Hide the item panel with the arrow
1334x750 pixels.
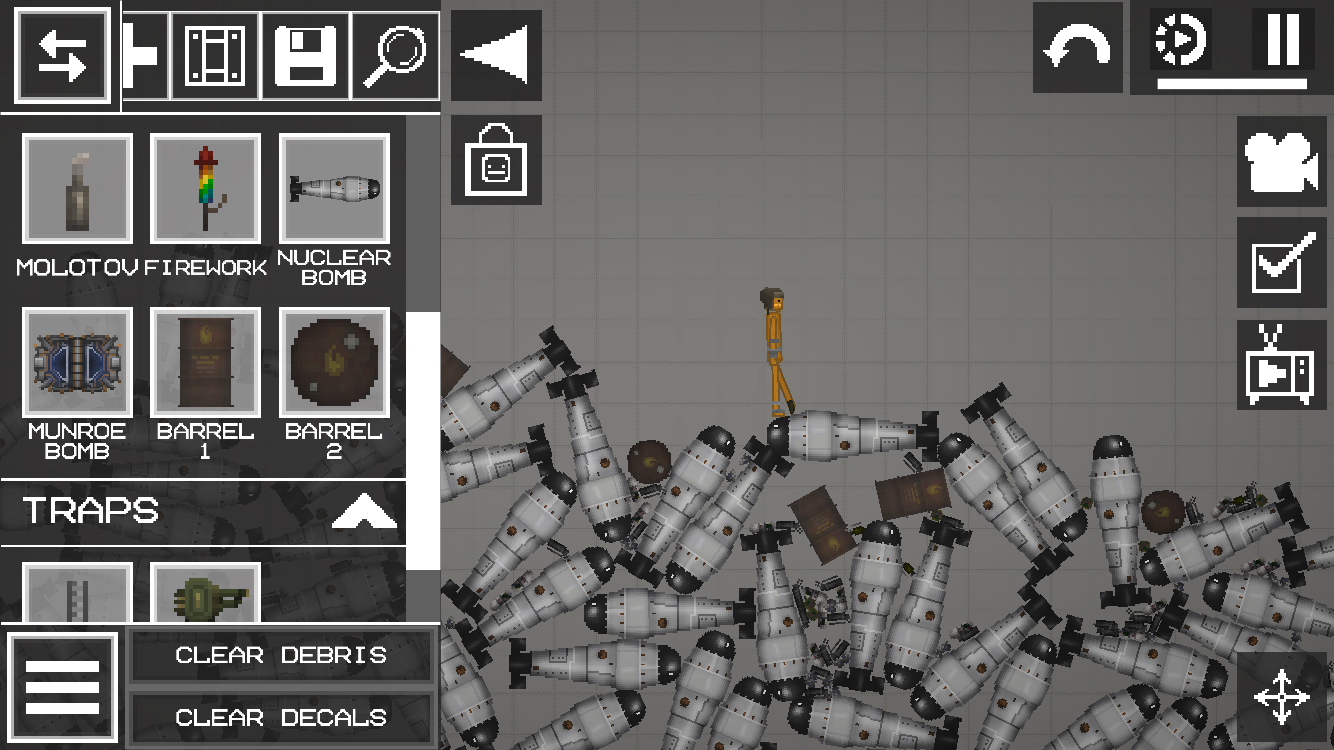(496, 56)
